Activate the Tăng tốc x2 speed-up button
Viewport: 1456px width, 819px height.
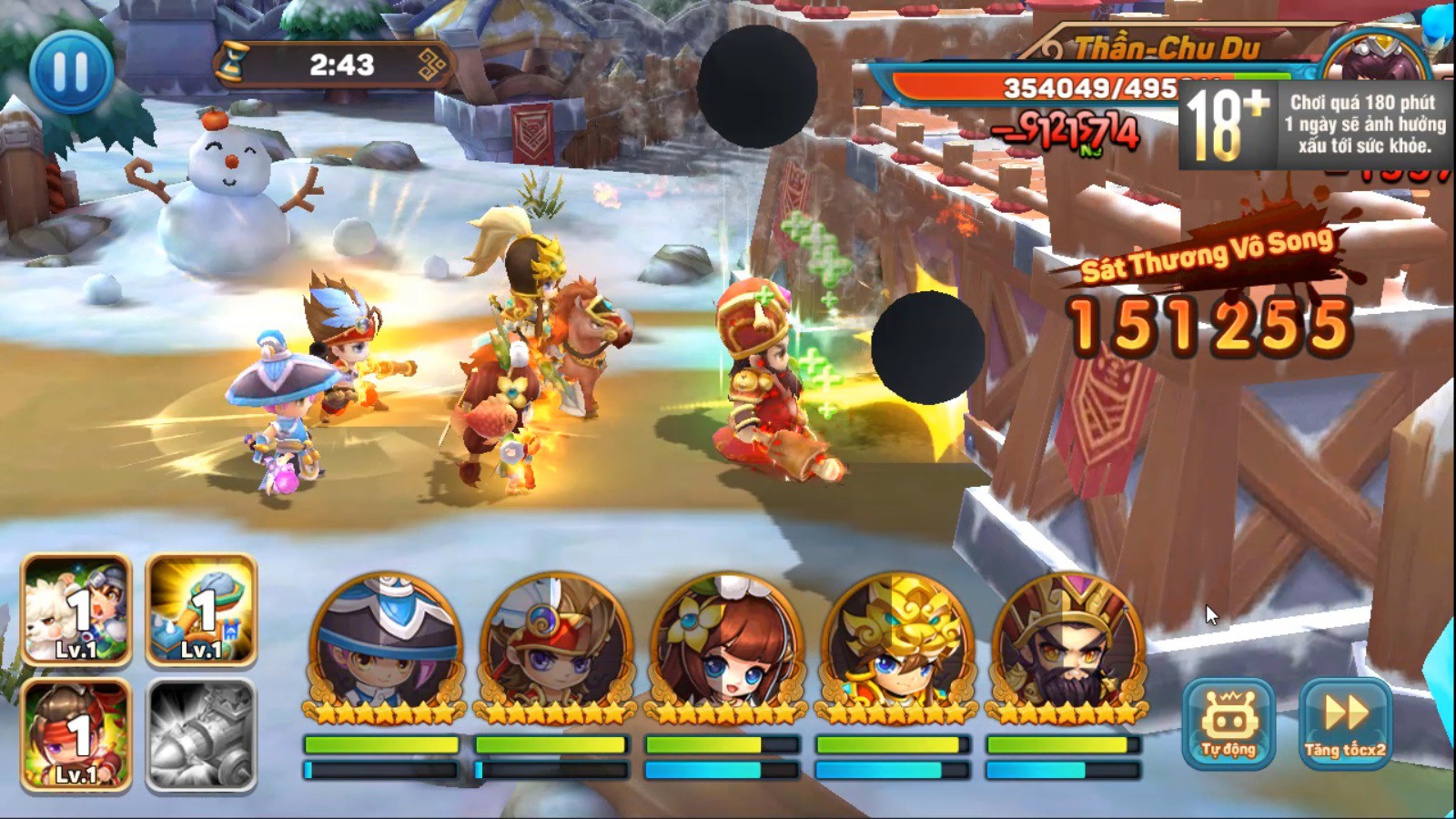[1345, 723]
